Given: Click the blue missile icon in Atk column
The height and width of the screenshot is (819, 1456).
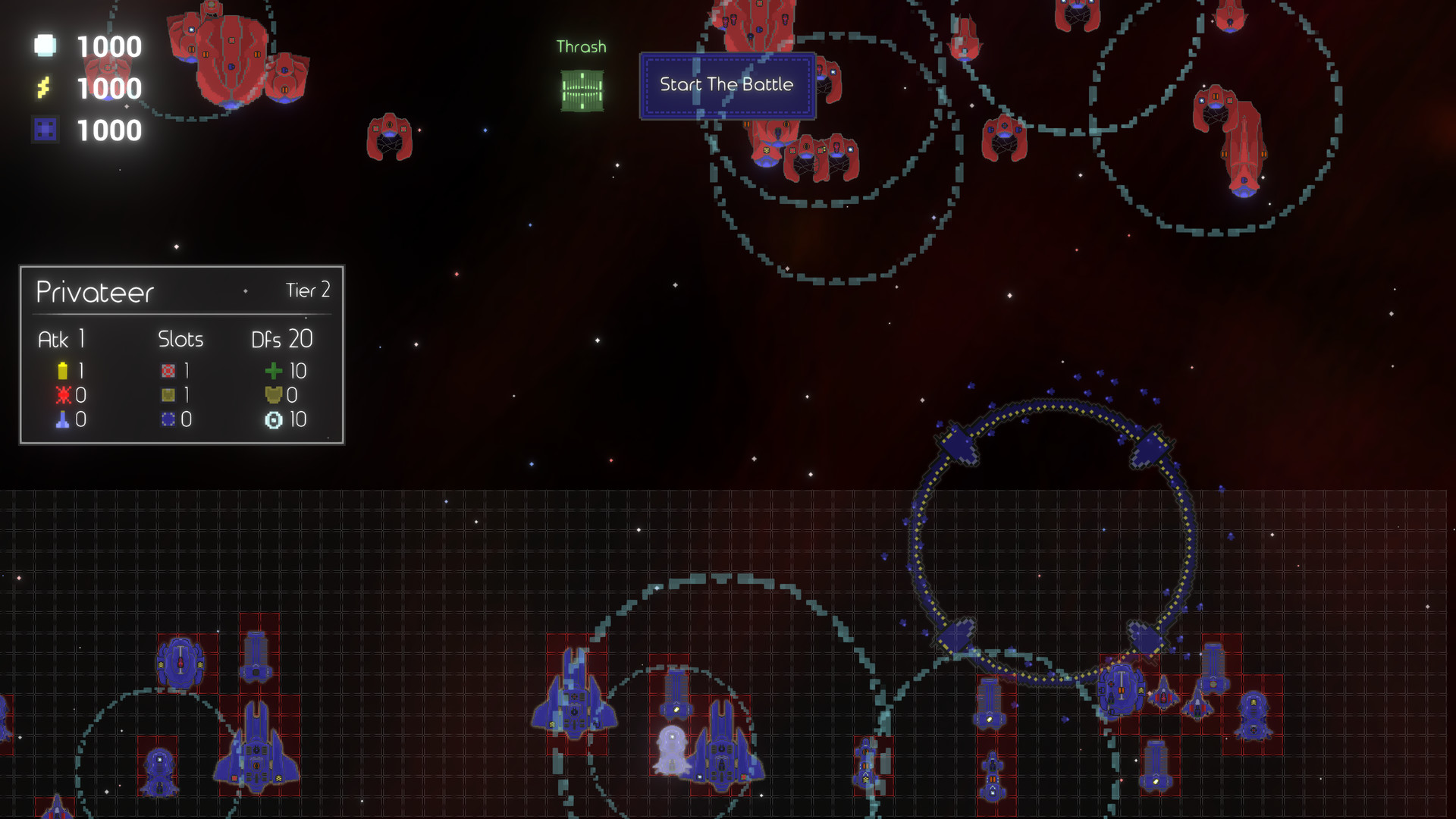Looking at the screenshot, I should [x=62, y=419].
